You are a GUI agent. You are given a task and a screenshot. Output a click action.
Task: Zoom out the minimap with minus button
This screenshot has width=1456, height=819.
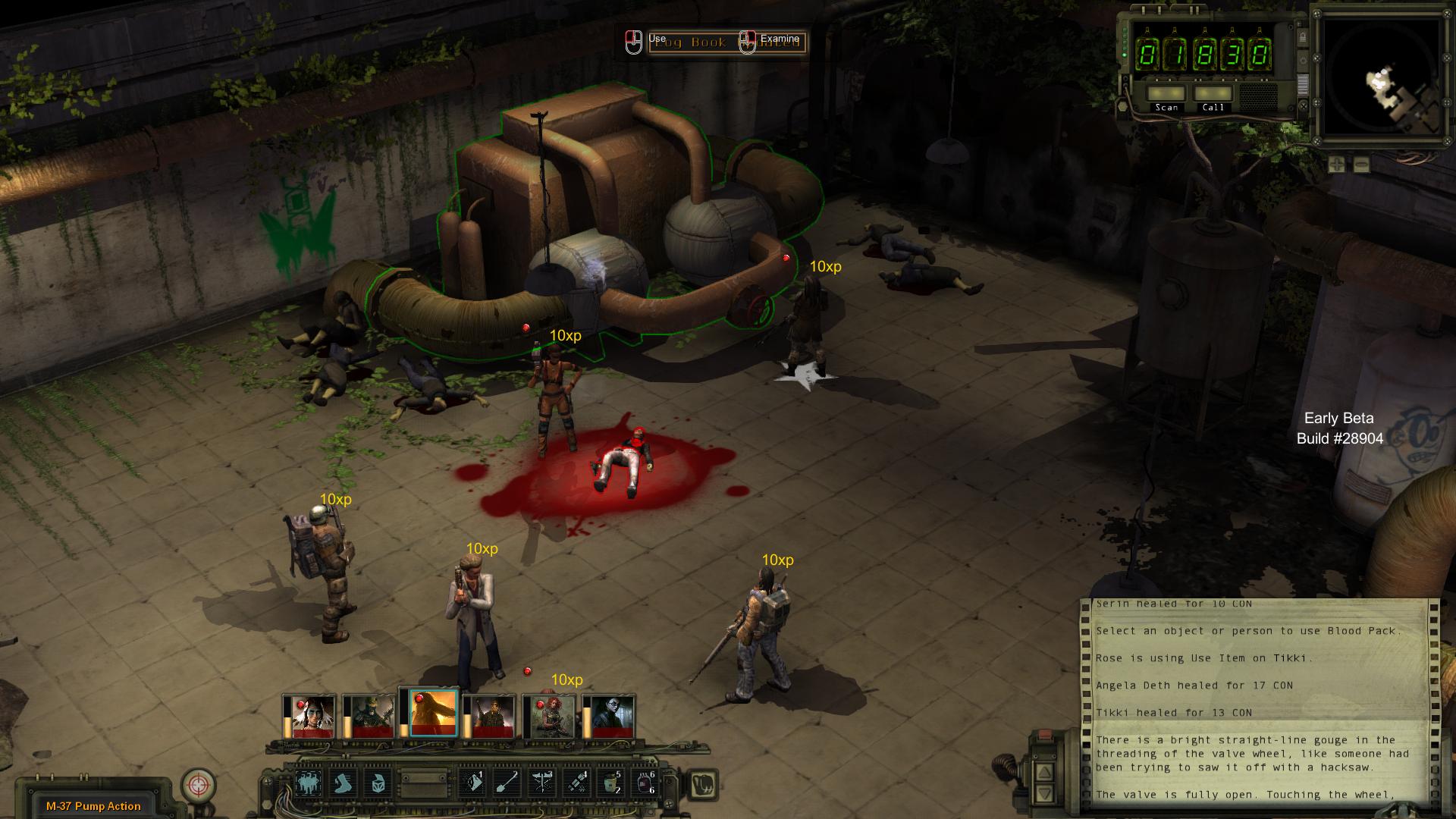[1361, 164]
